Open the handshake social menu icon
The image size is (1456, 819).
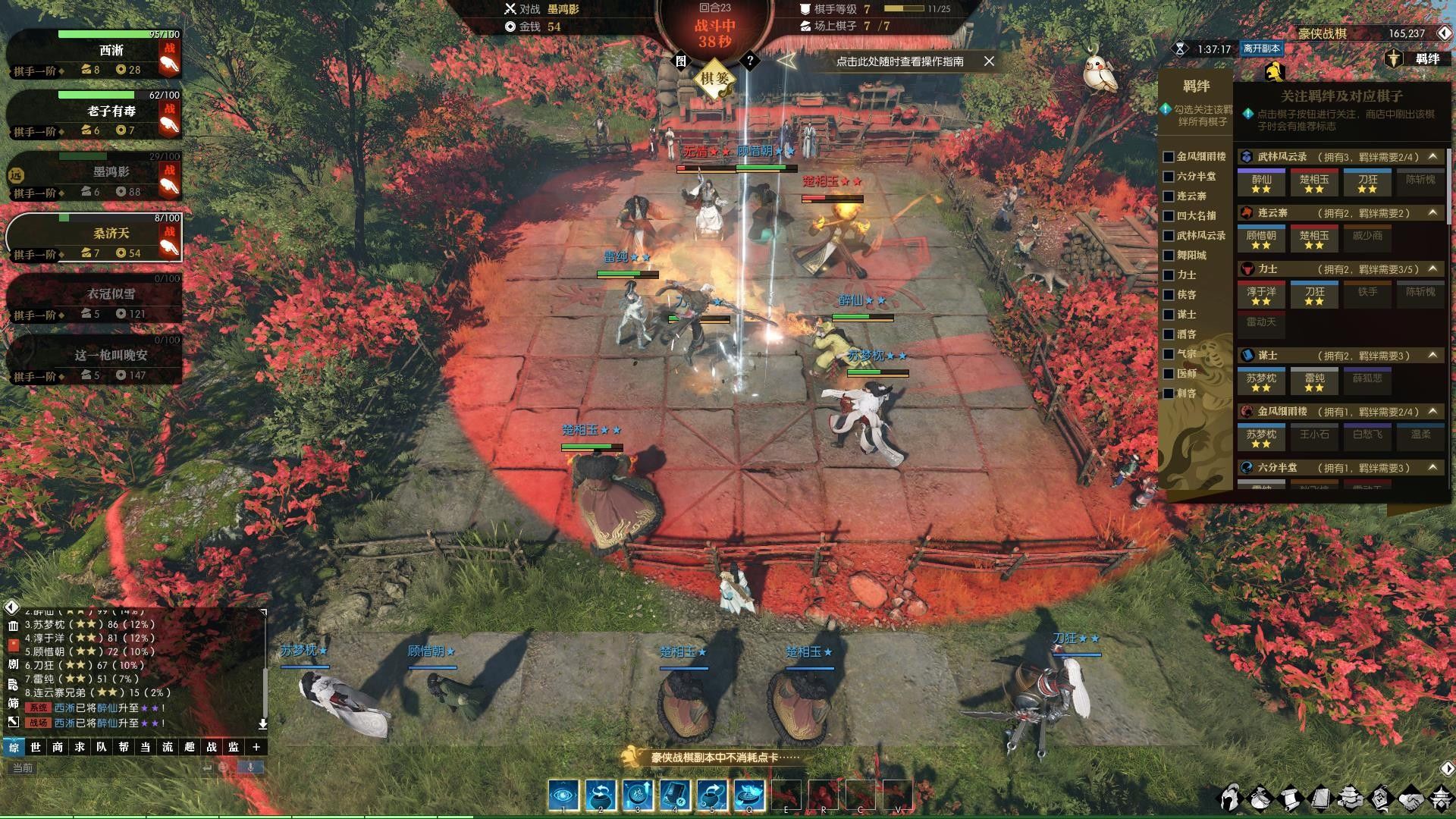(1410, 799)
